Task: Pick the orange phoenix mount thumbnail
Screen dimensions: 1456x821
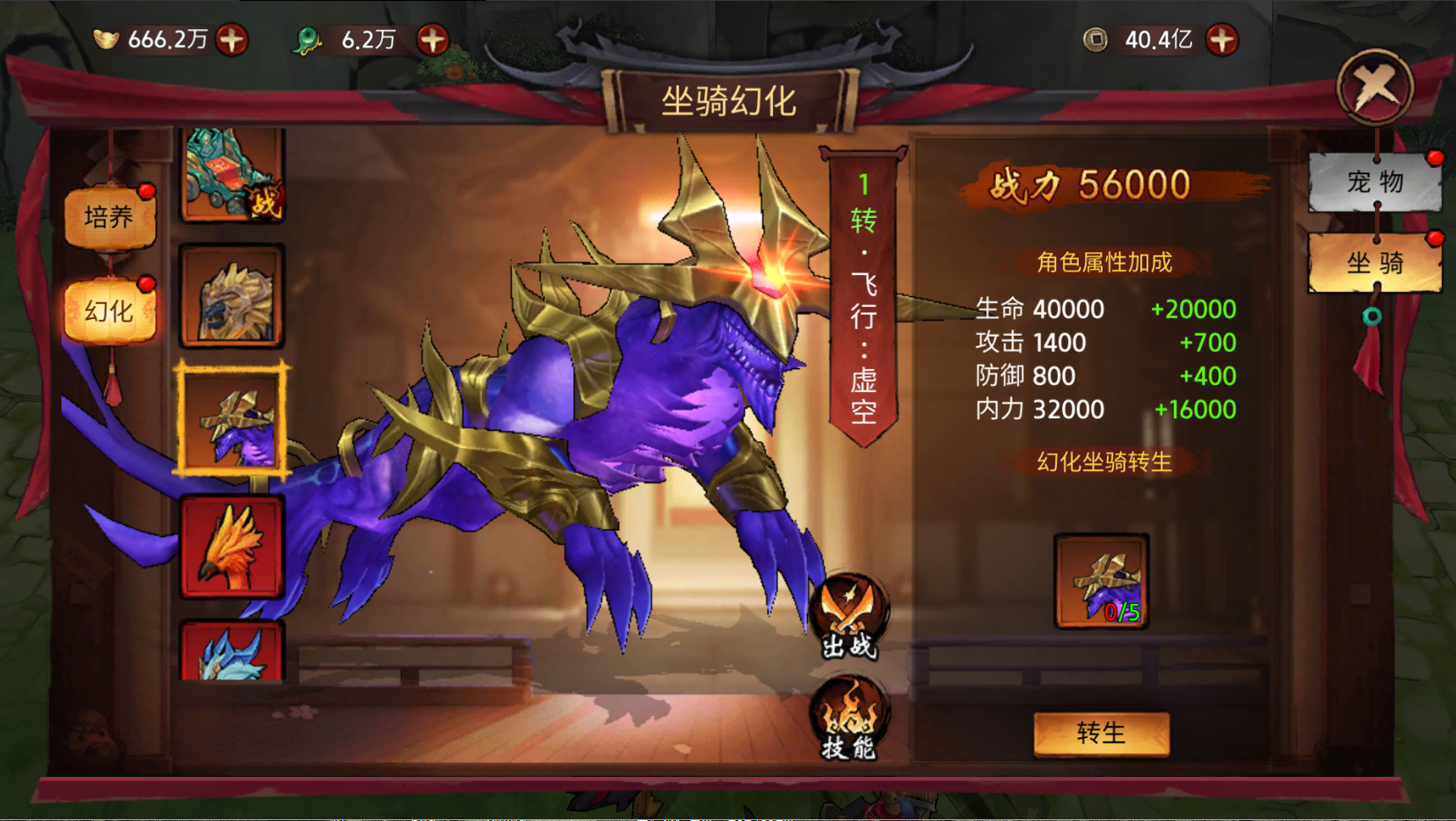Action: coord(232,547)
